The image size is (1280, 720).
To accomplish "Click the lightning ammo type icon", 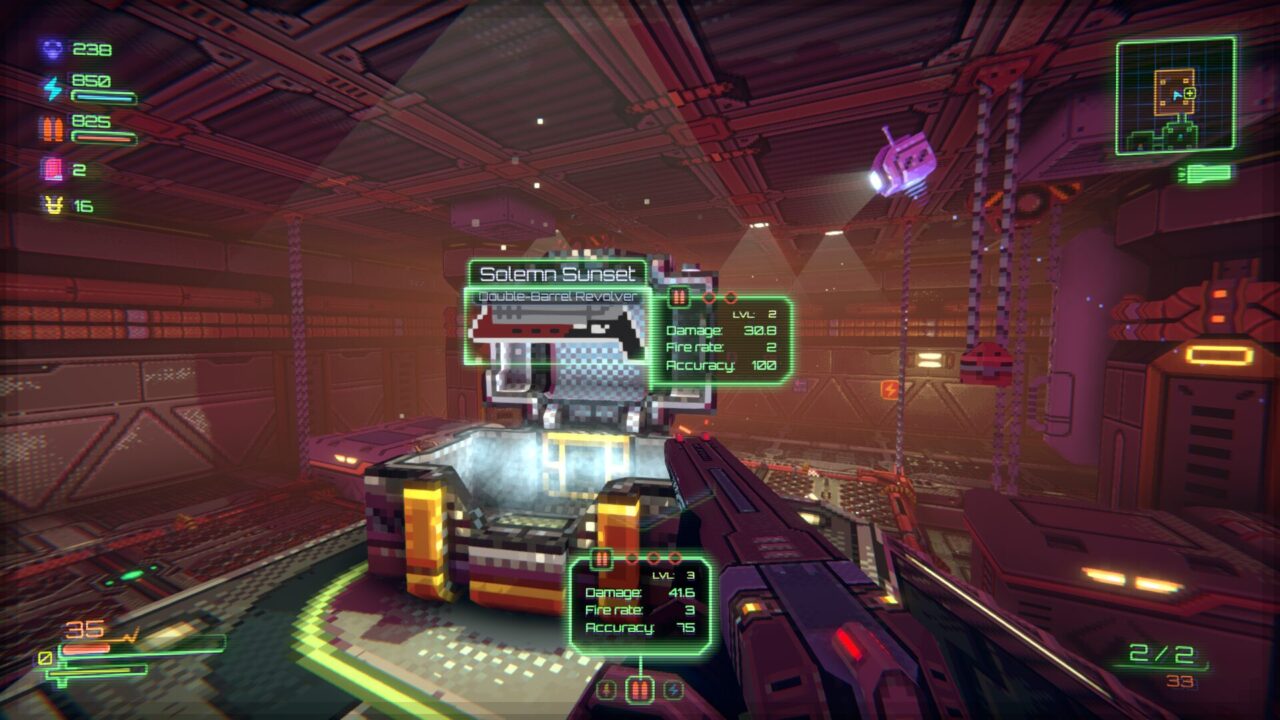I will (x=674, y=688).
